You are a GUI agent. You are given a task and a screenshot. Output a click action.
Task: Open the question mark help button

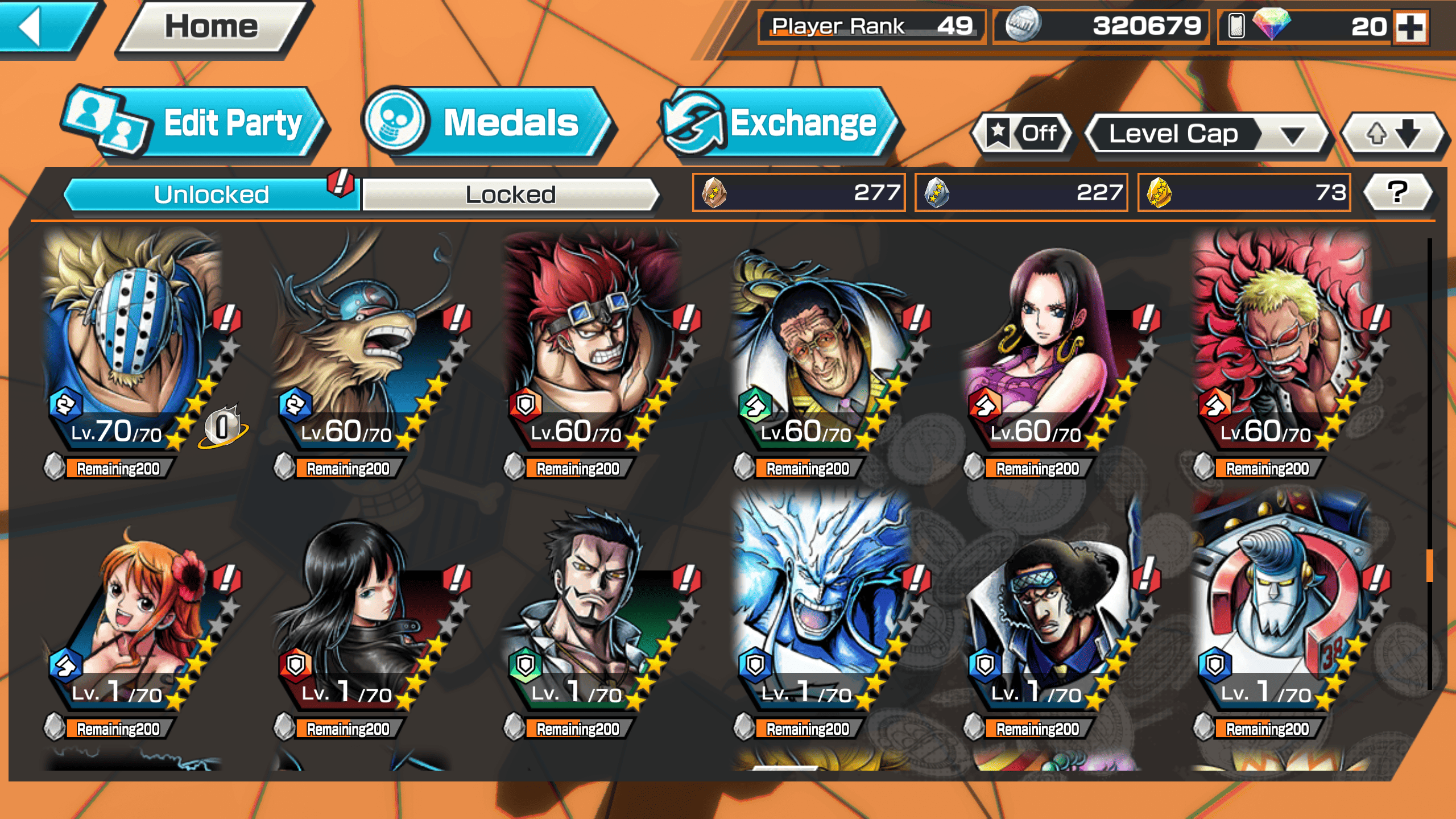pos(1397,192)
